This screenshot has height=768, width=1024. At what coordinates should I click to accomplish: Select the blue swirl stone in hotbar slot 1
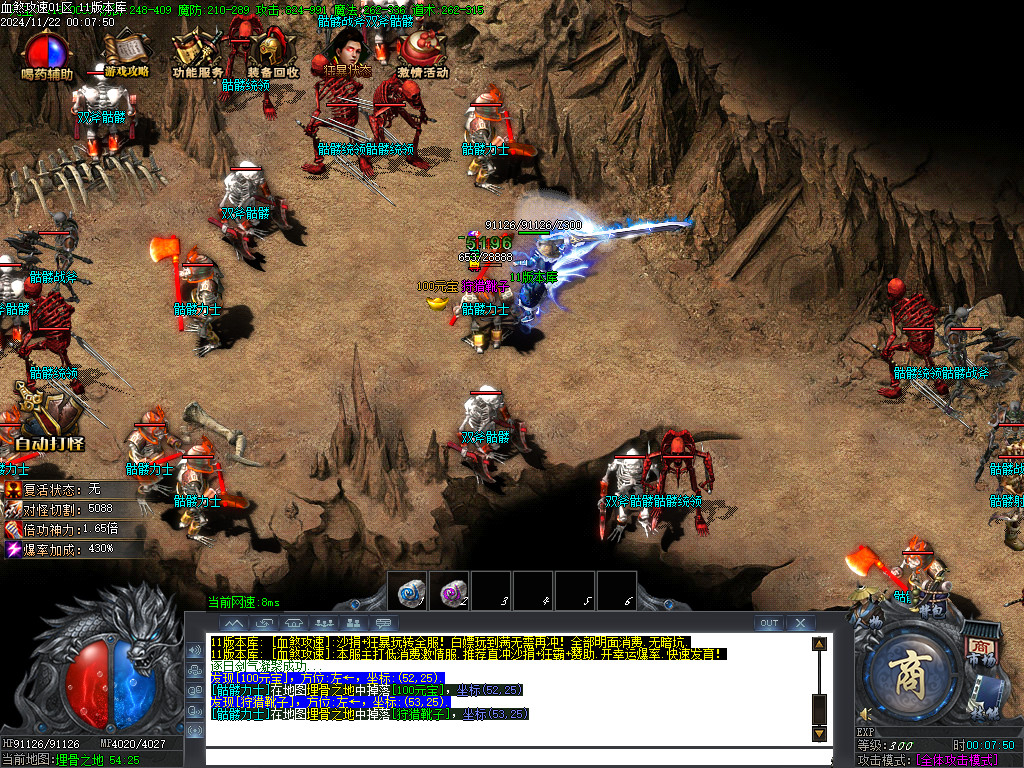tap(407, 591)
